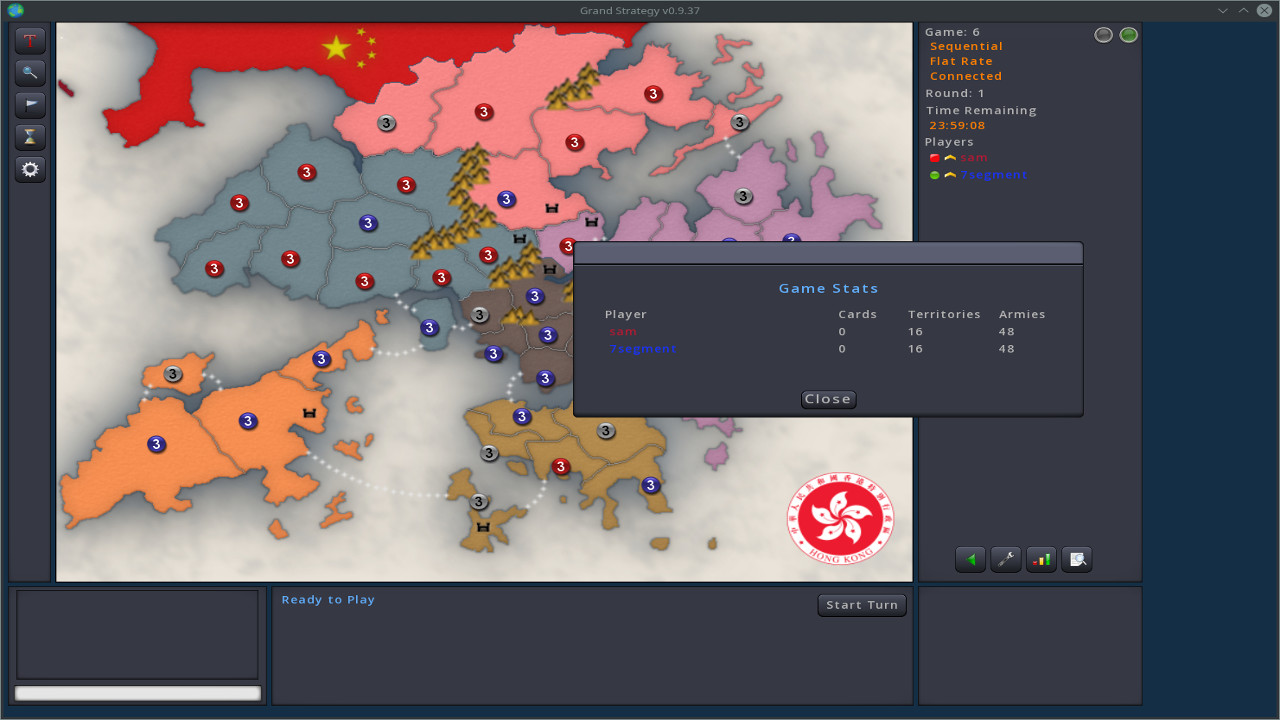This screenshot has height=720, width=1280.
Task: Click the progress bar below the chat box
Action: pyautogui.click(x=137, y=692)
